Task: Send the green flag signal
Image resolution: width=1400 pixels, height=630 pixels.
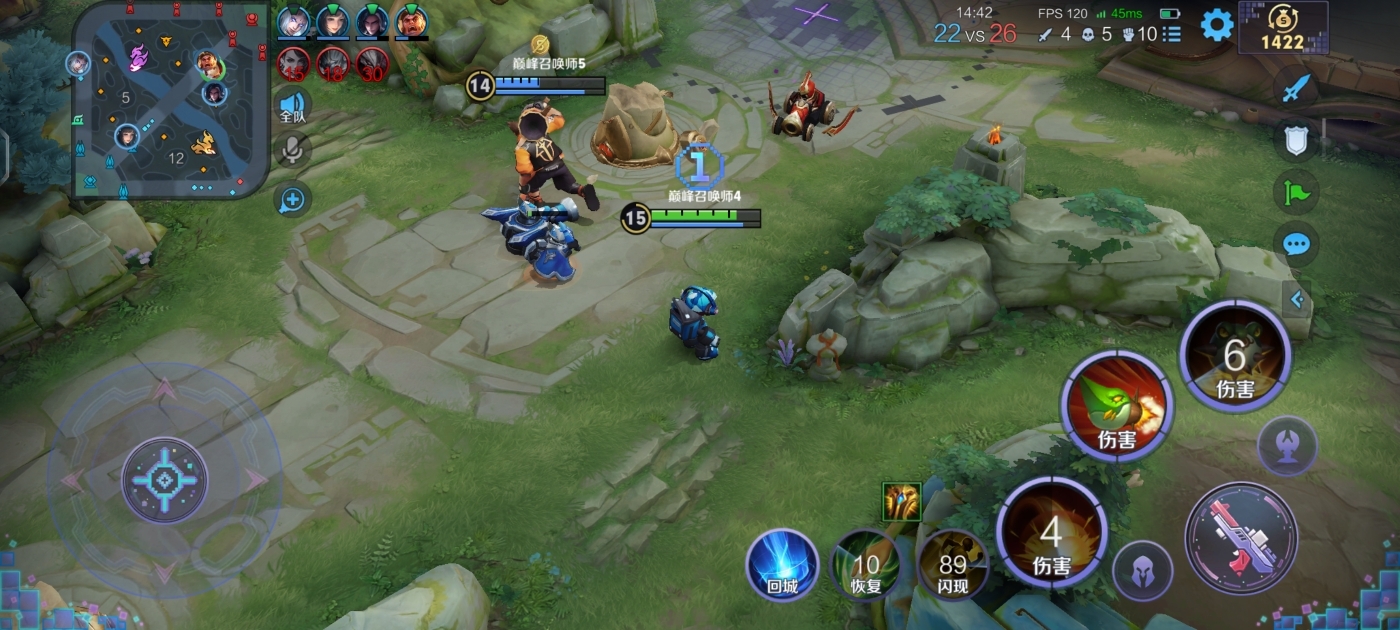Action: pyautogui.click(x=1296, y=191)
